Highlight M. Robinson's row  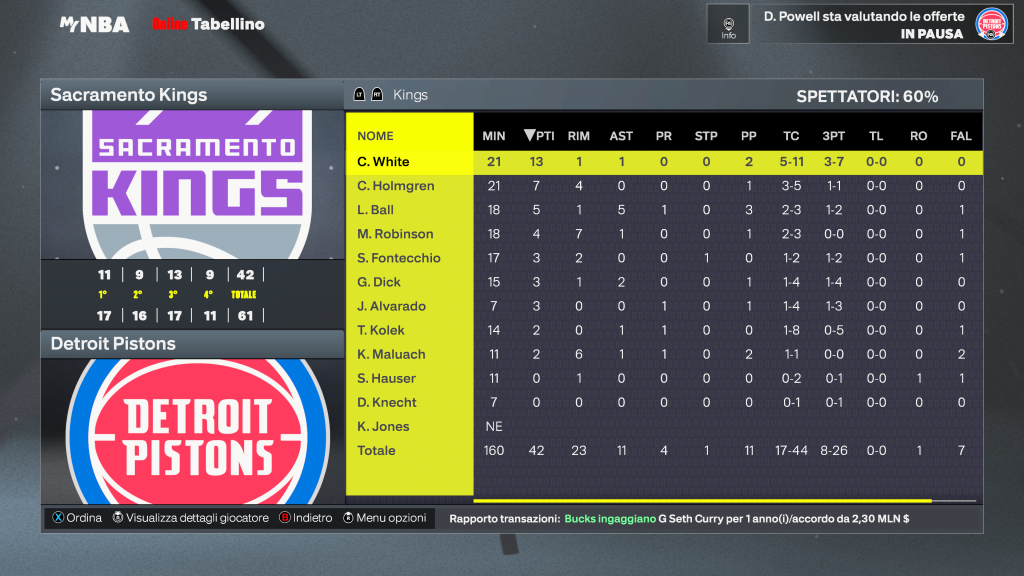point(395,234)
